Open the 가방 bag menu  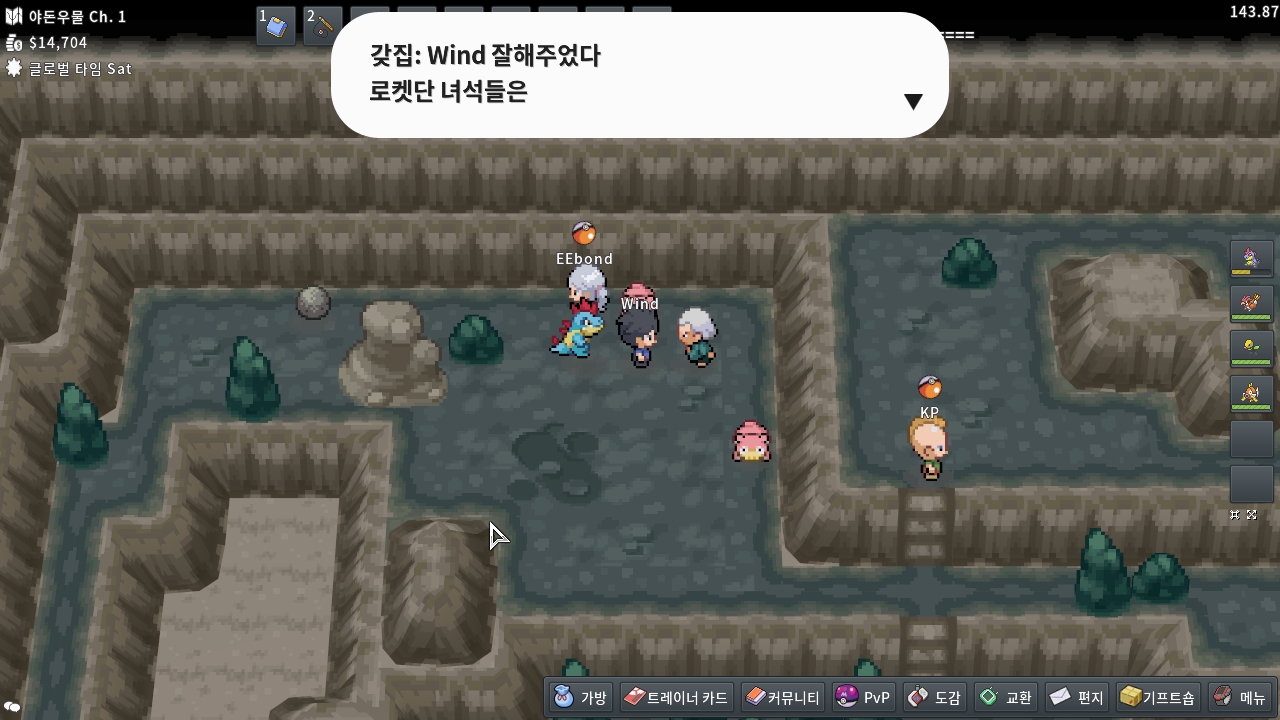point(581,697)
